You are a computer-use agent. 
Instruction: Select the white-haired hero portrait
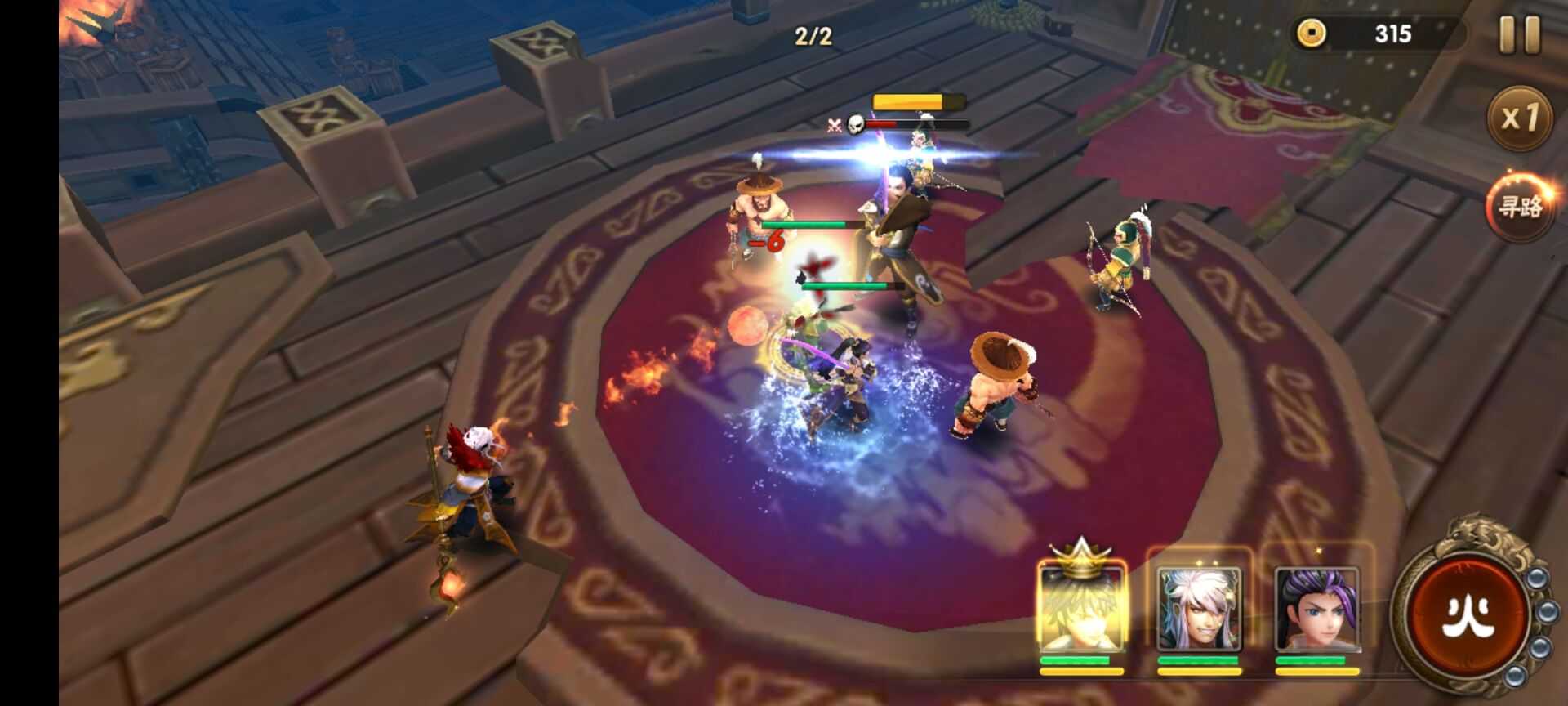click(1199, 609)
